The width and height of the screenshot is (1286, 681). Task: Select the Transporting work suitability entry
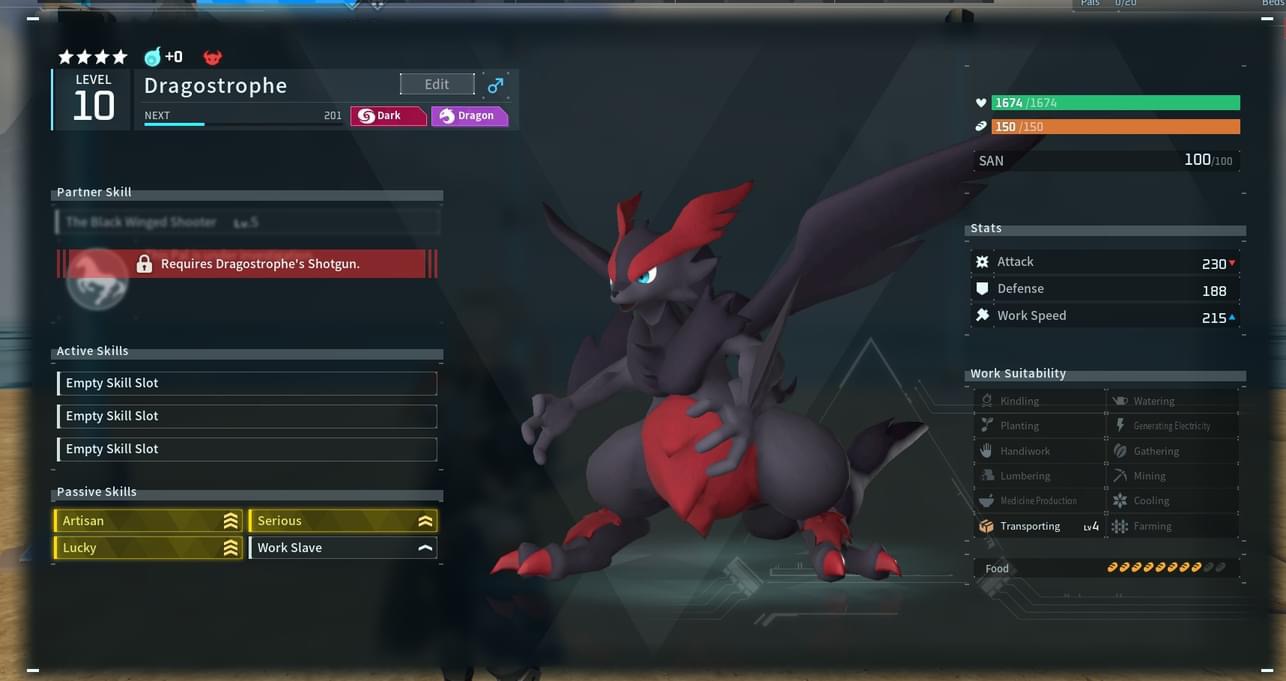[x=1039, y=526]
